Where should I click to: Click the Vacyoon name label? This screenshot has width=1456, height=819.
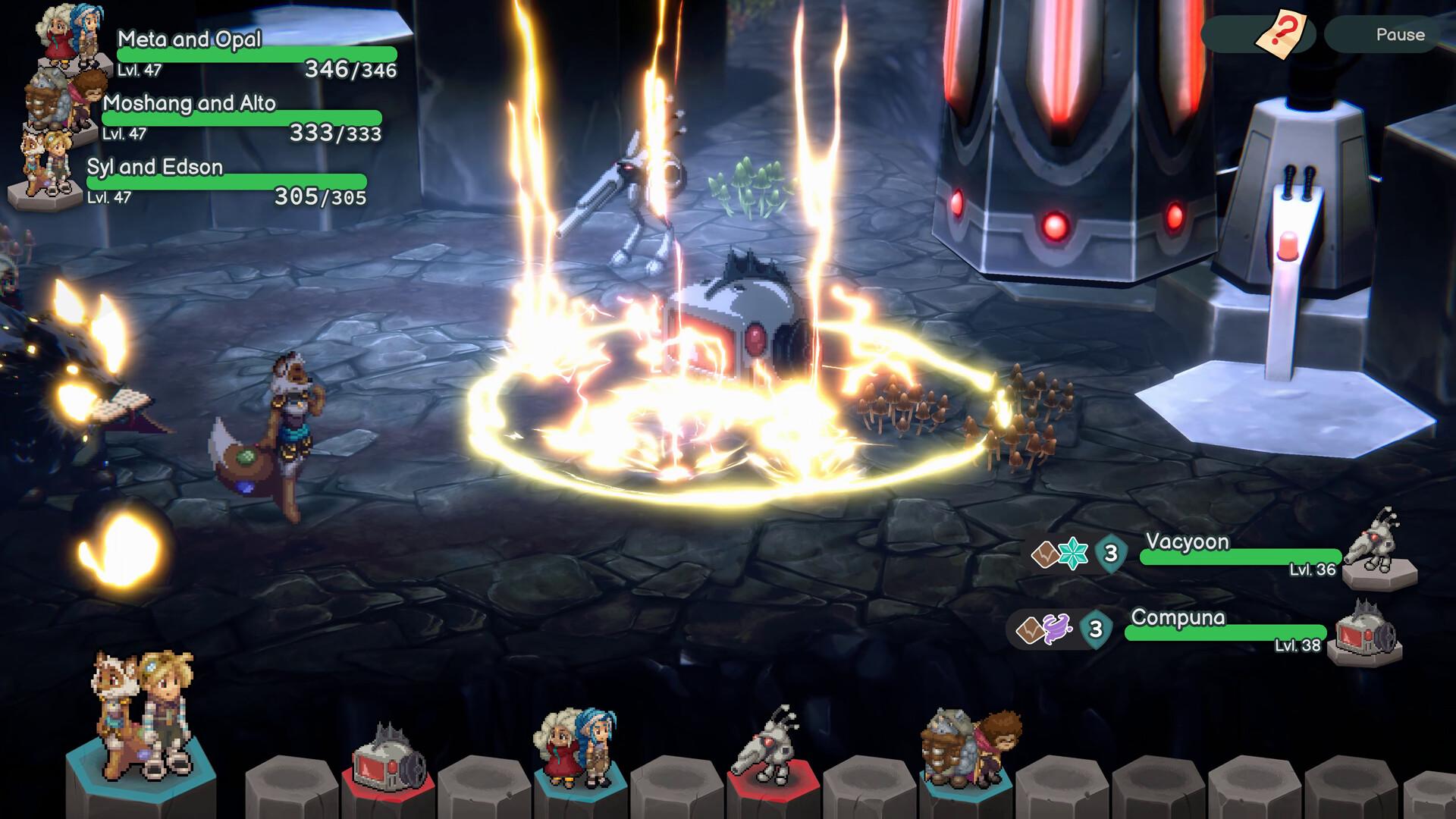pyautogui.click(x=1188, y=542)
